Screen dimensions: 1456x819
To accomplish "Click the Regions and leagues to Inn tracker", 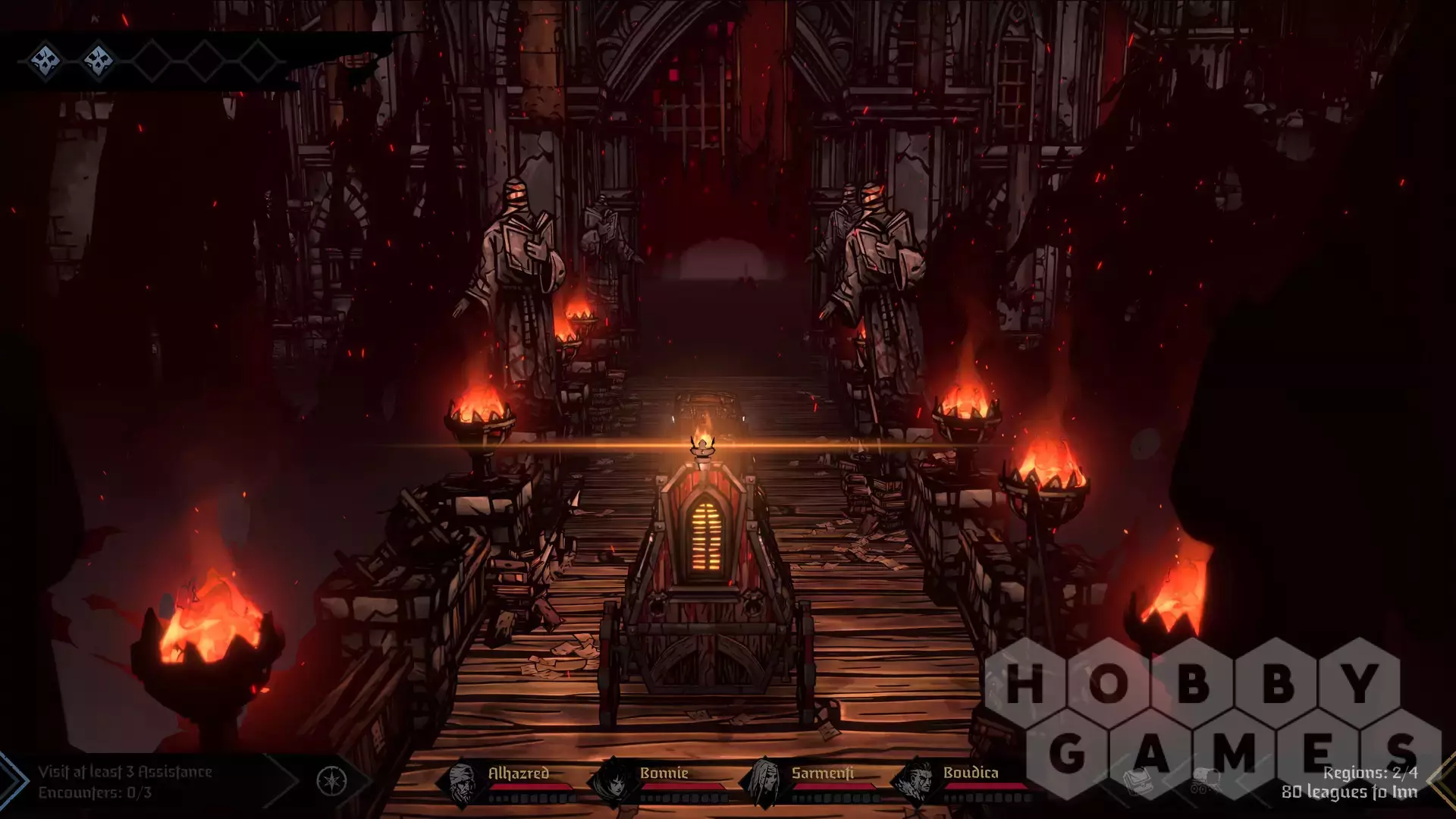I will pyautogui.click(x=1349, y=782).
